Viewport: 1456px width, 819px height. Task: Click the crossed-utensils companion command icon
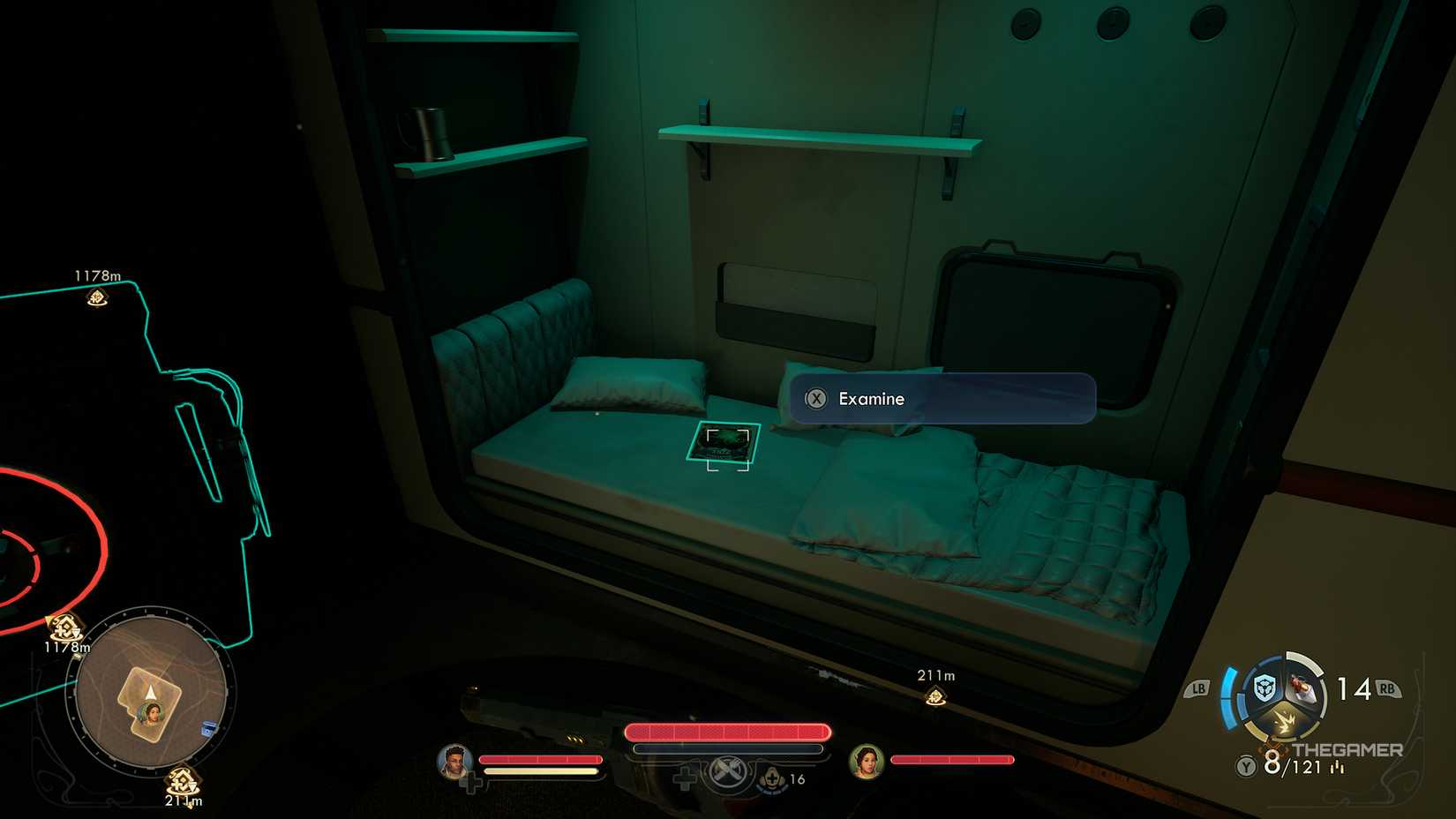click(728, 773)
